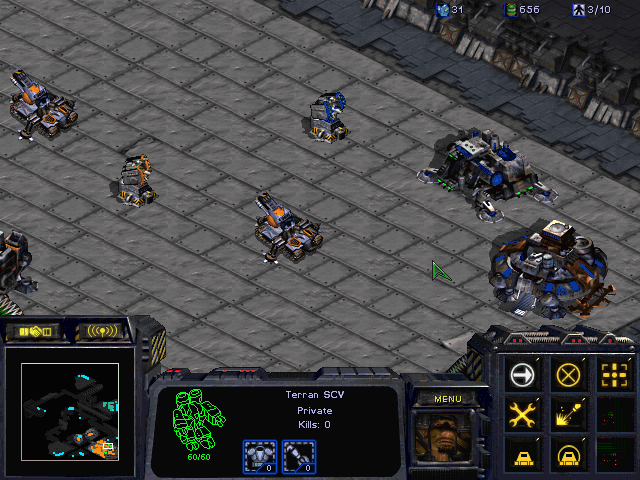Open the game MENU button

coord(446,399)
